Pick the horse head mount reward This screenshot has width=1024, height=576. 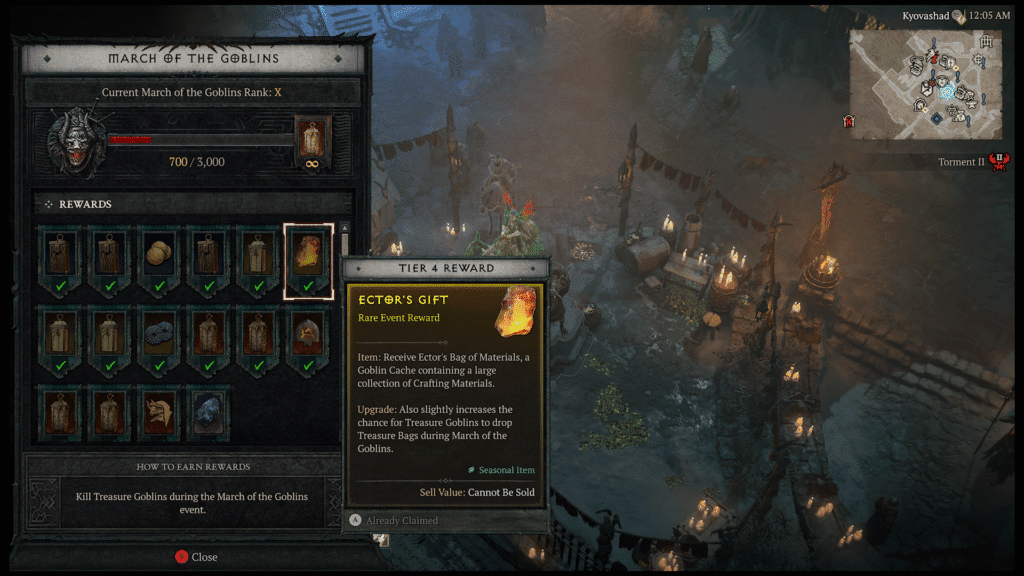(x=160, y=414)
